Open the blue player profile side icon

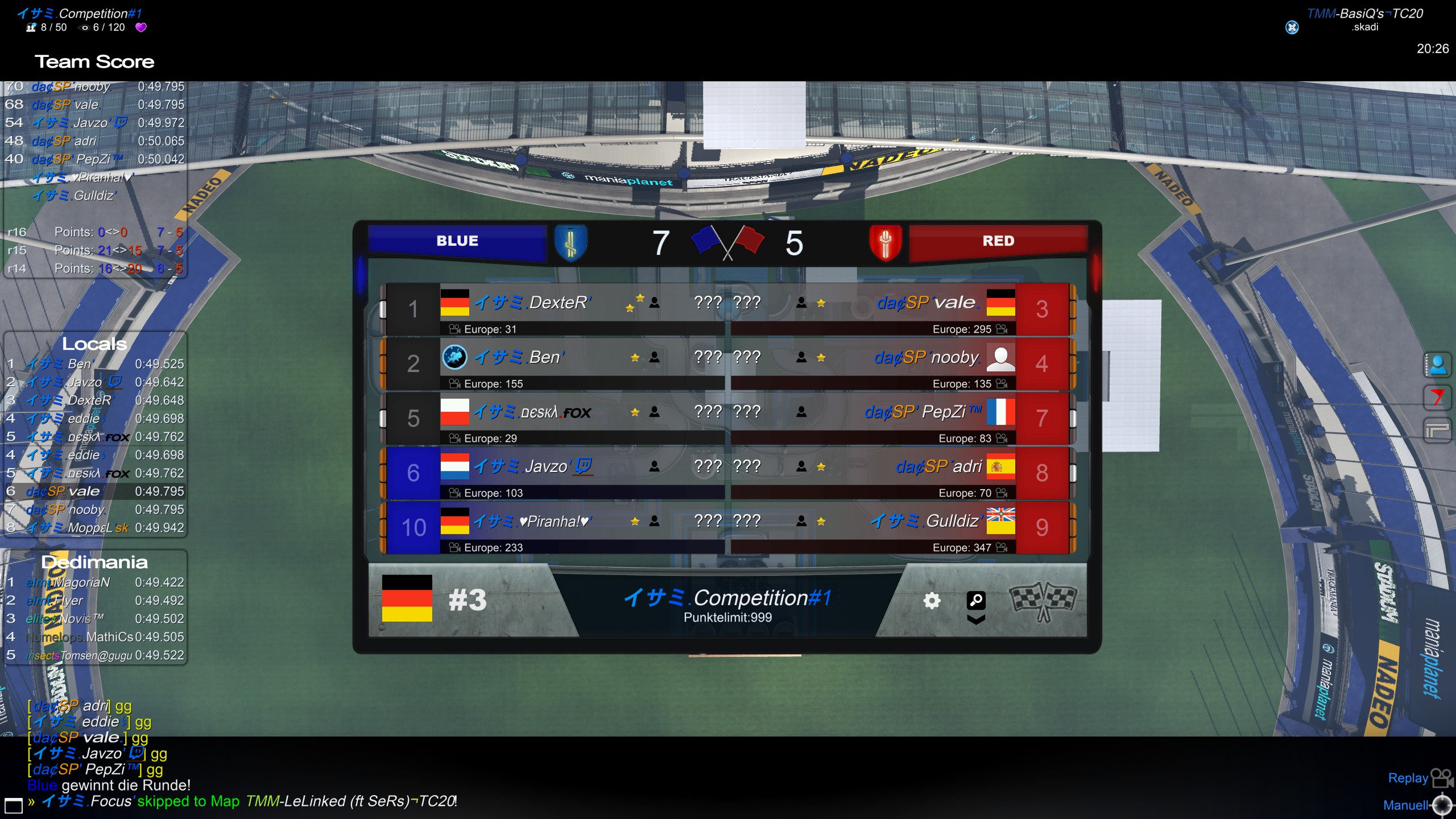coord(1437,365)
